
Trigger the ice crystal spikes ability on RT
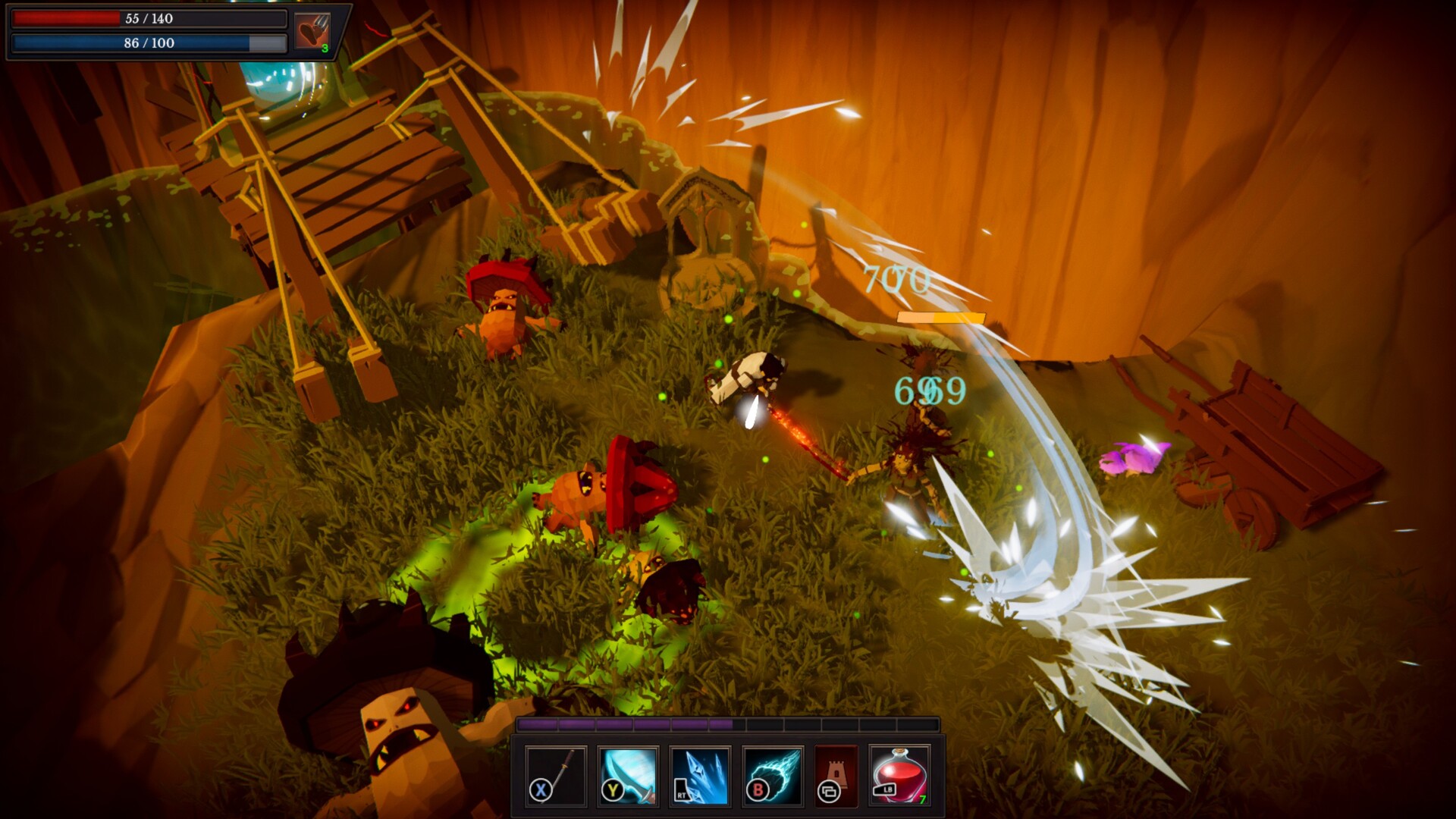point(698,777)
